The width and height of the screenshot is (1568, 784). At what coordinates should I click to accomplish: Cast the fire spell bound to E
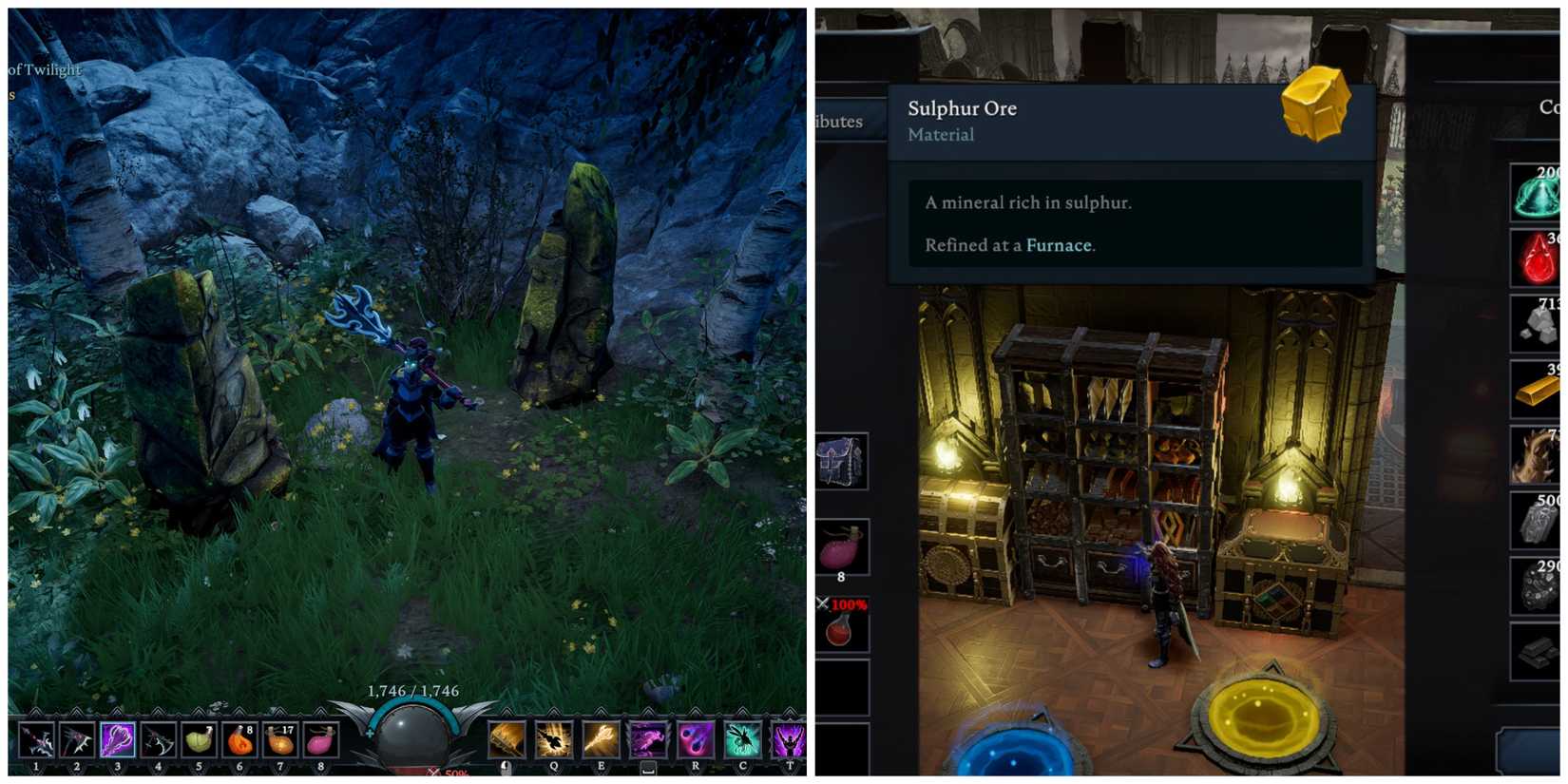602,739
